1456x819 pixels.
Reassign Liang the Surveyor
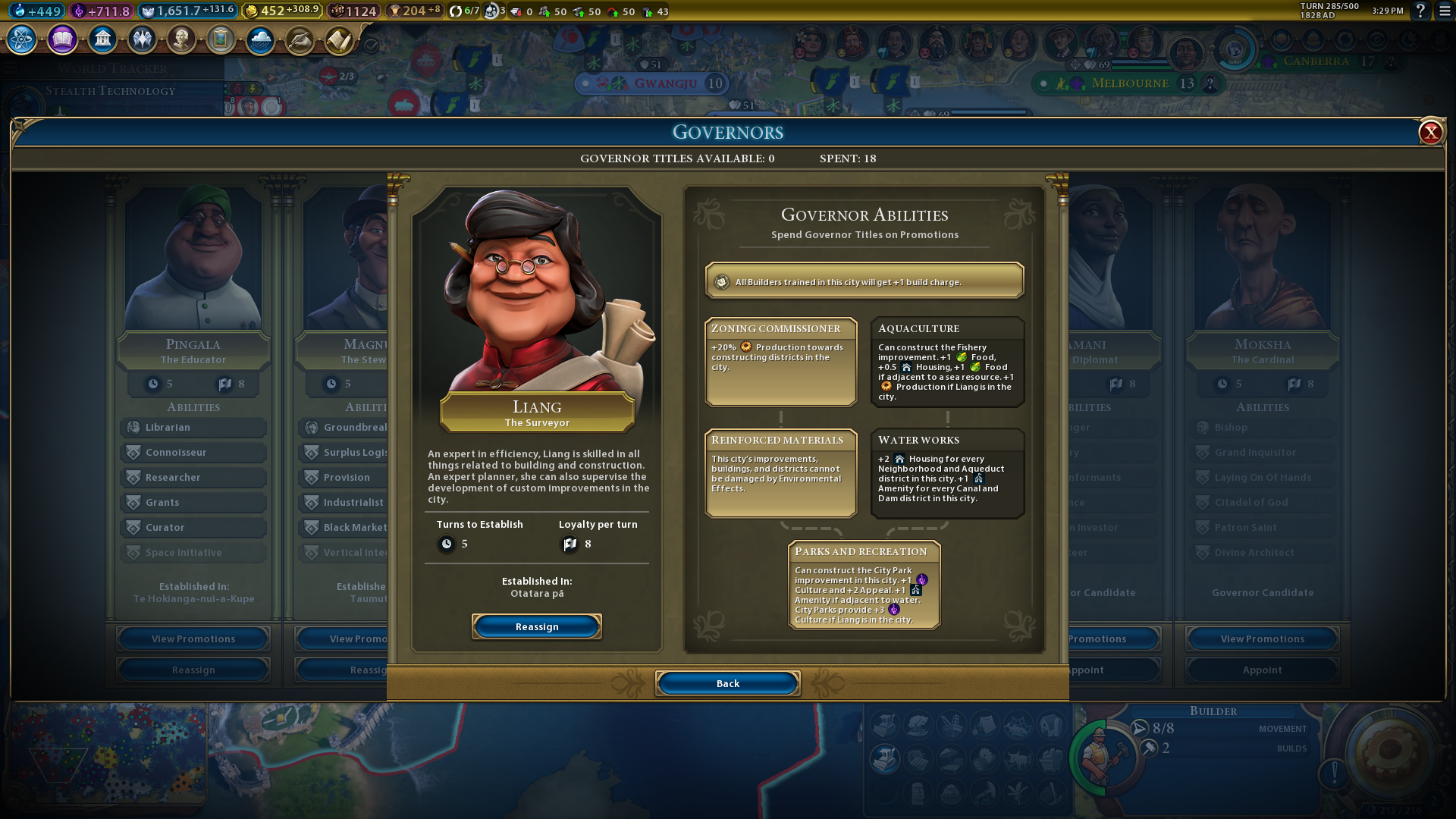[537, 626]
